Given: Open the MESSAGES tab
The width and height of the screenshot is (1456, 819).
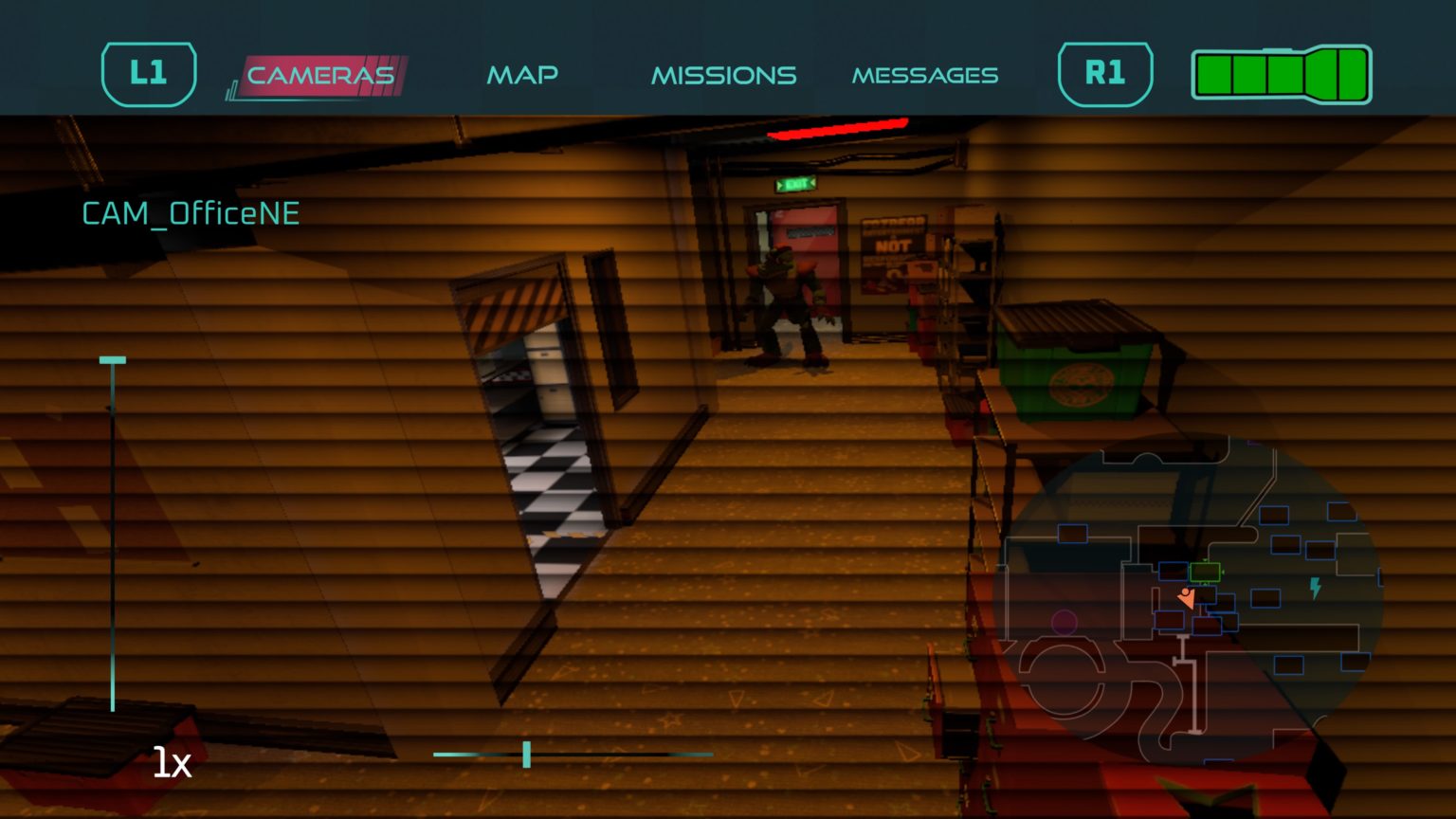Looking at the screenshot, I should (926, 75).
